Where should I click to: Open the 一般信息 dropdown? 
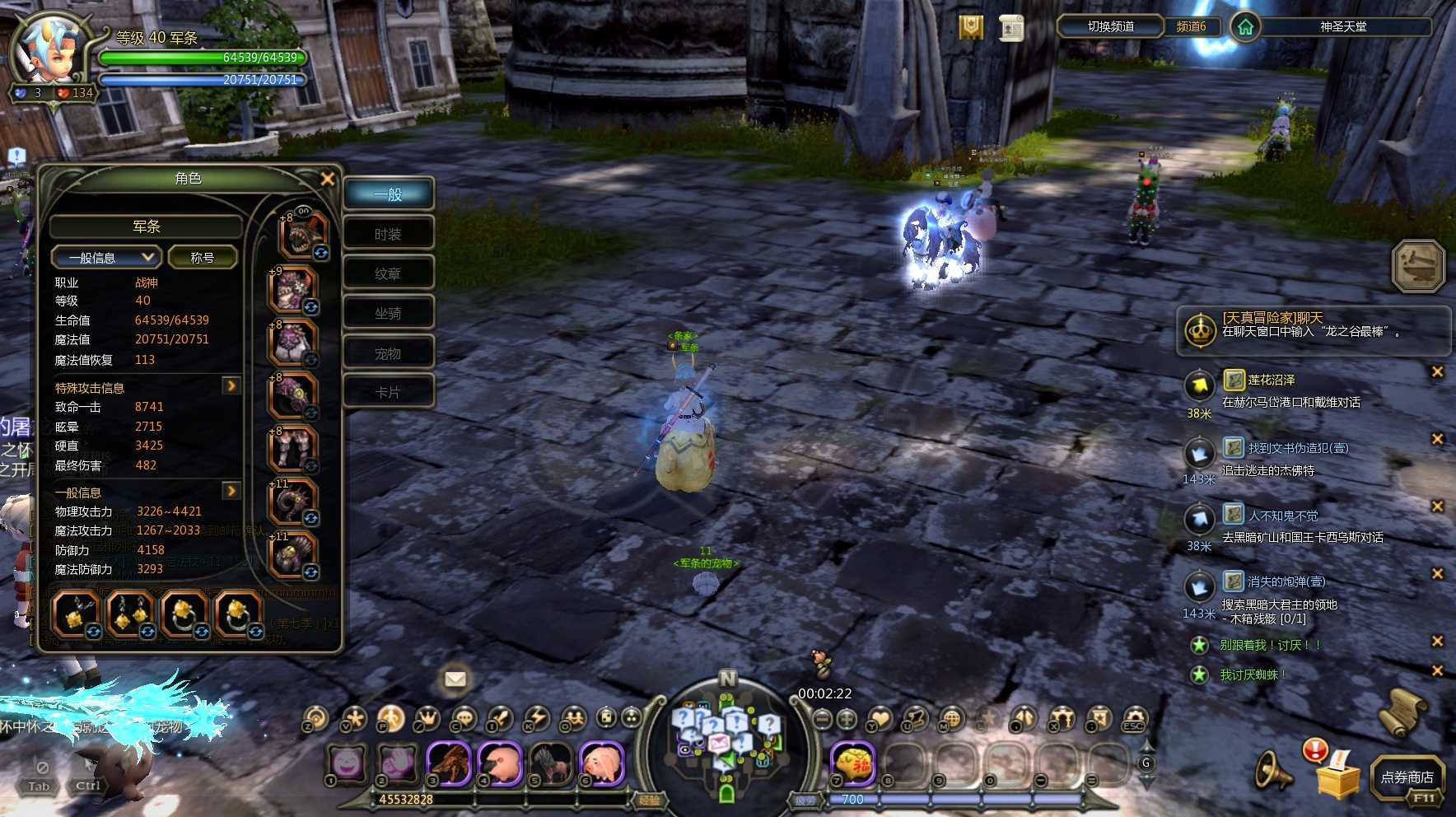pyautogui.click(x=105, y=258)
